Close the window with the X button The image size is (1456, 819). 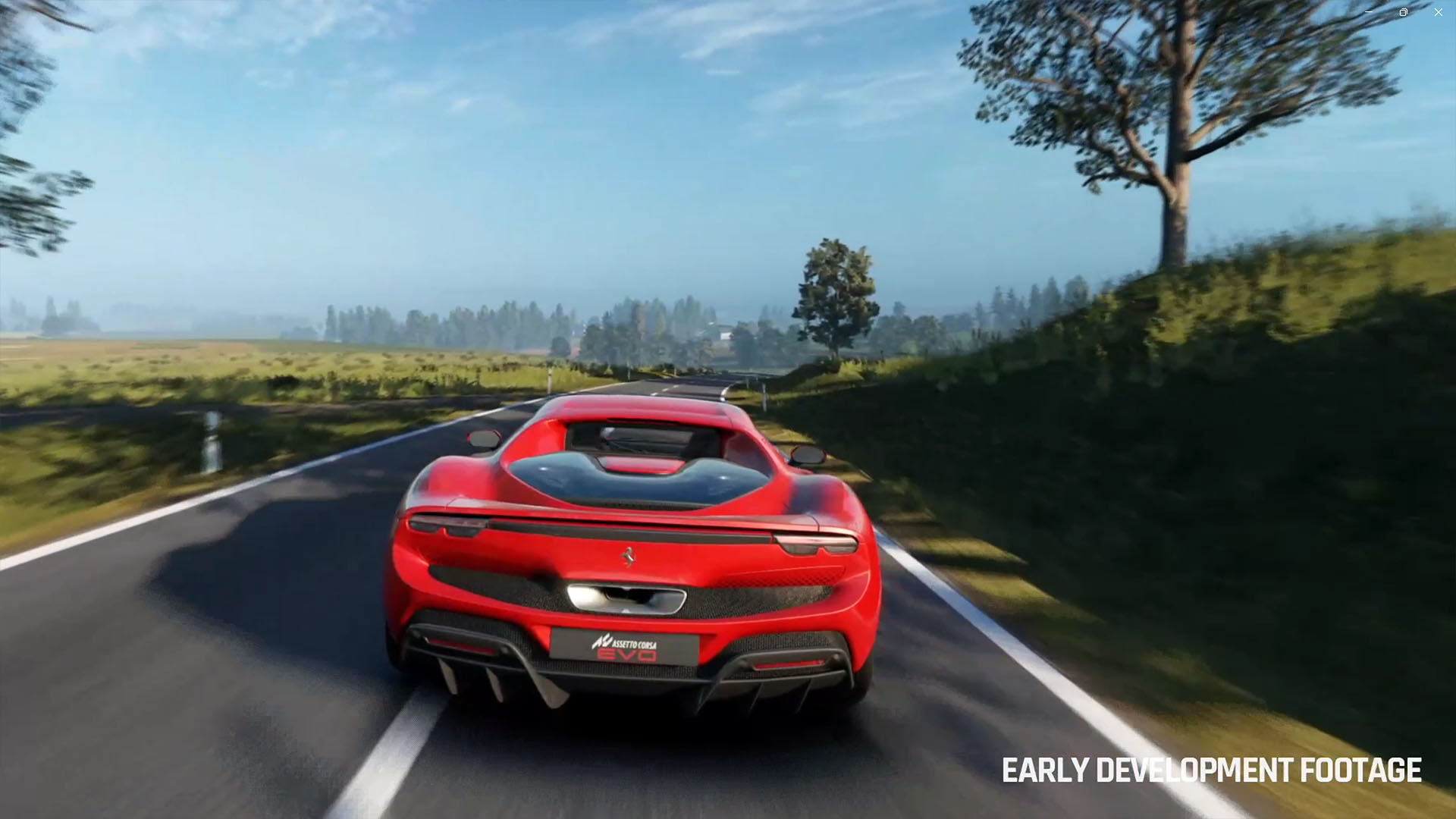click(1438, 12)
